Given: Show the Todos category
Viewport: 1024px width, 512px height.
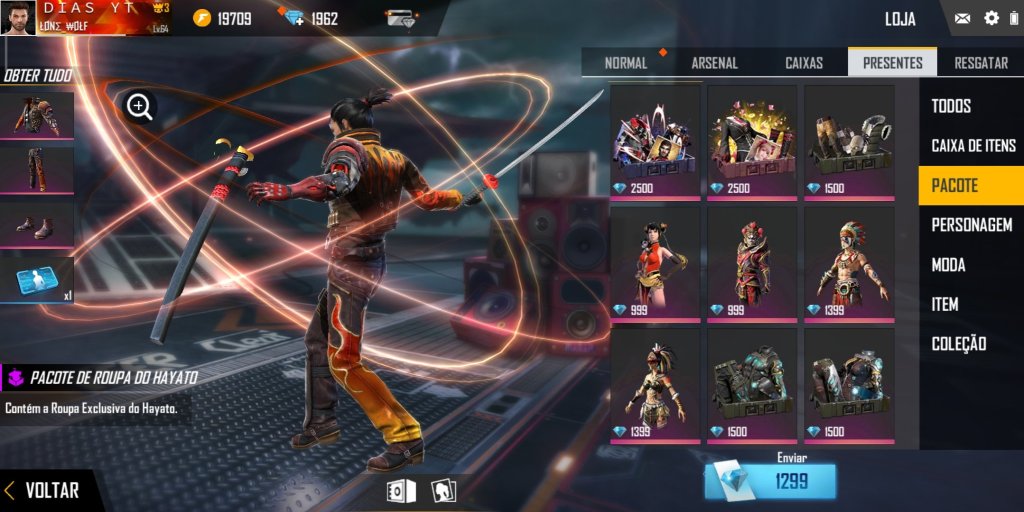Looking at the screenshot, I should (x=951, y=106).
